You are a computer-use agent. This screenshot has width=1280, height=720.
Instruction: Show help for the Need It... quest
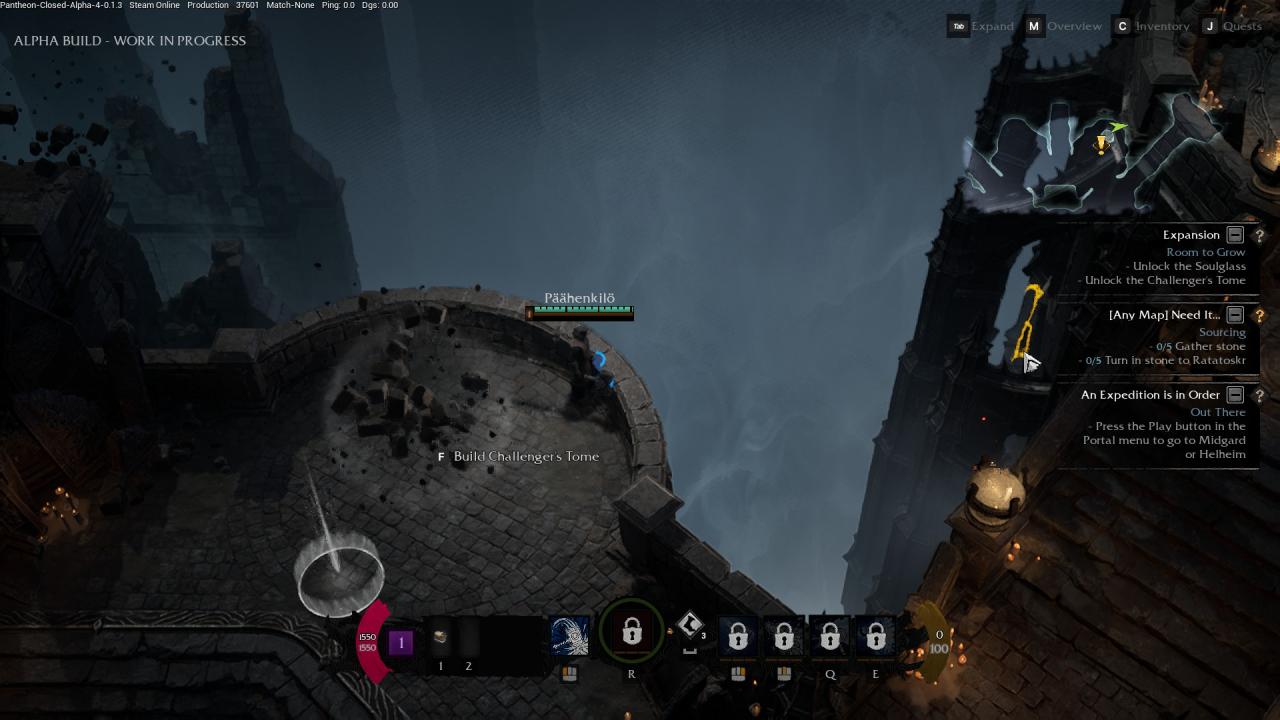tap(1259, 315)
